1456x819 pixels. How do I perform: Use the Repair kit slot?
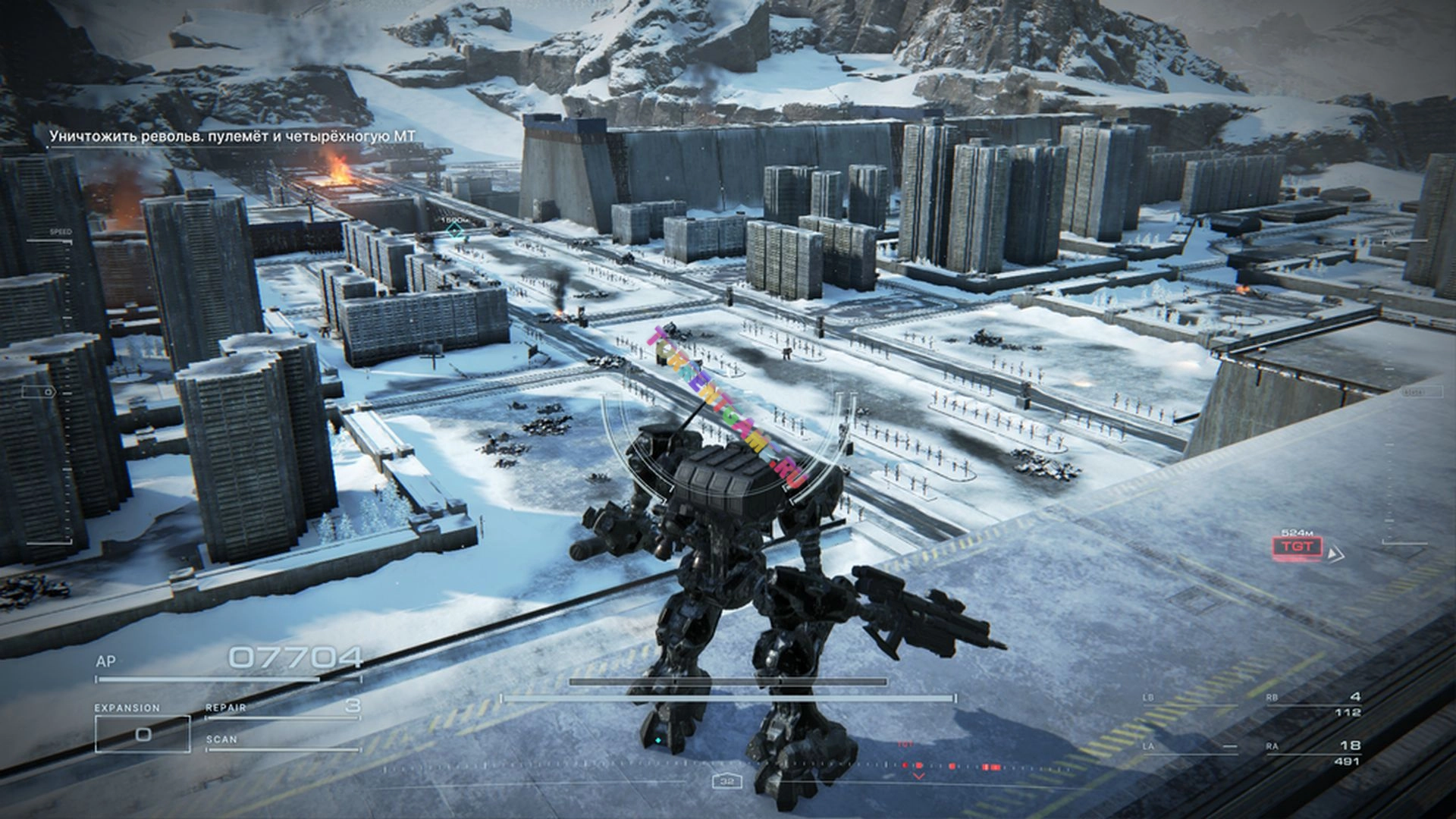click(282, 708)
